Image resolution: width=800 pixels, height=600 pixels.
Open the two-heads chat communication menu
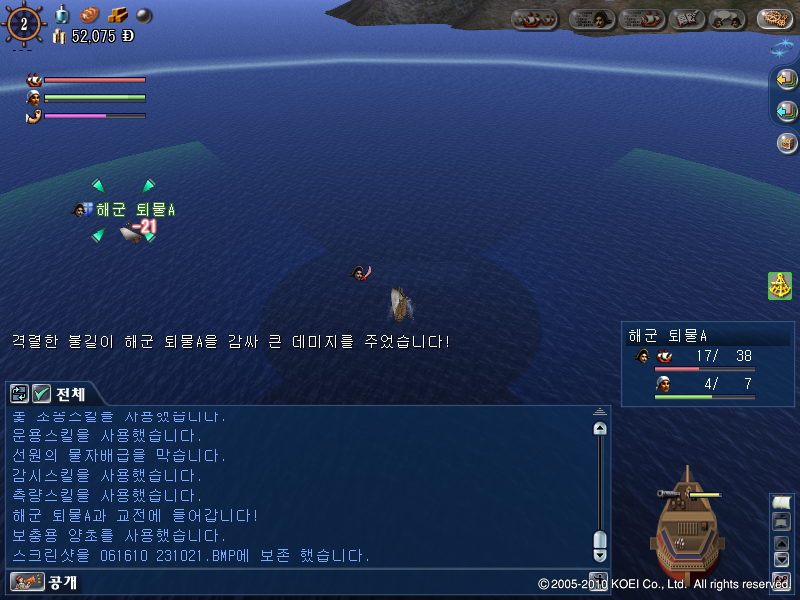(x=726, y=19)
